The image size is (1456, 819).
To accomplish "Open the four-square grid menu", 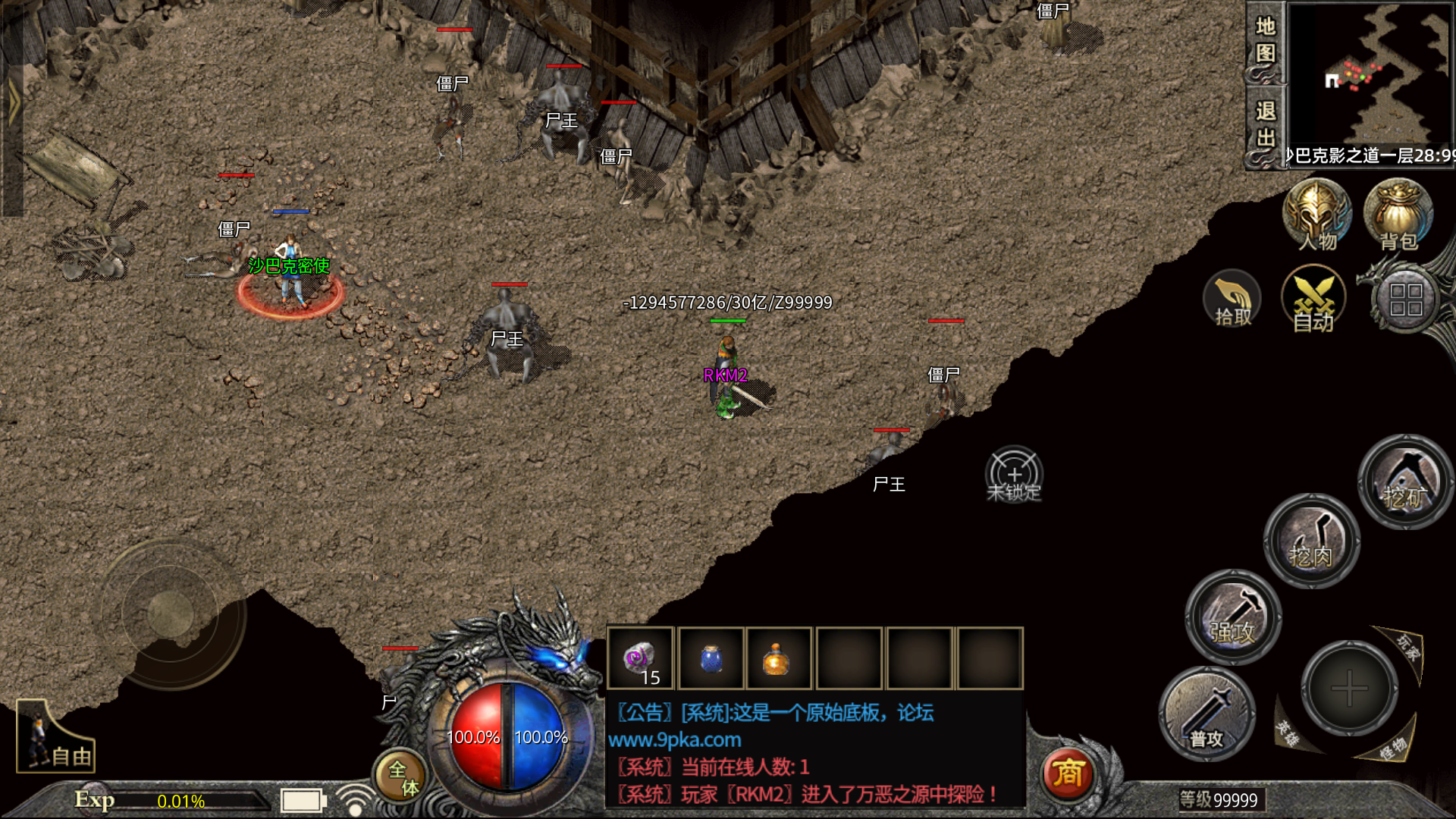I will coord(1405,299).
